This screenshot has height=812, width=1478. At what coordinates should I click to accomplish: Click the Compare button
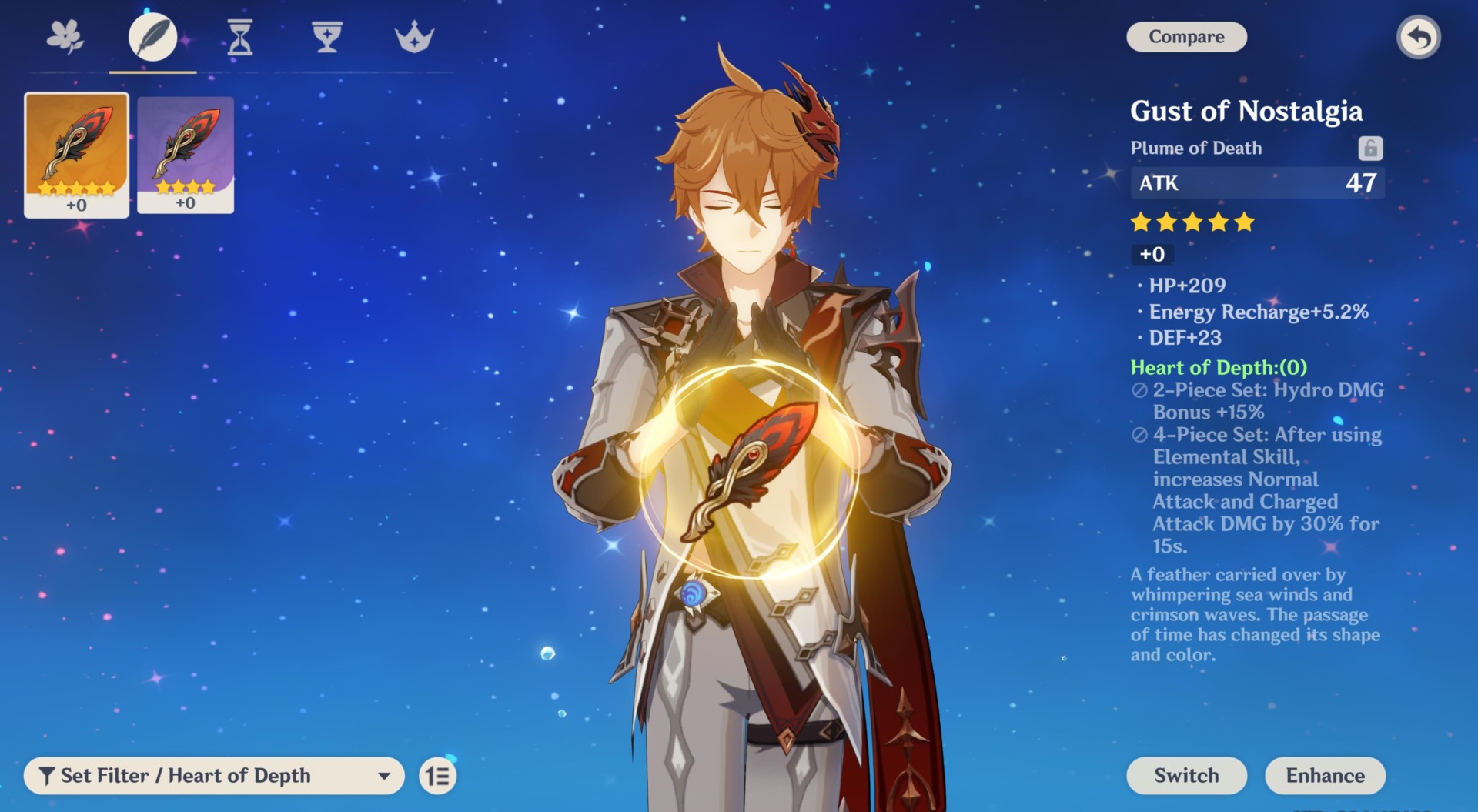tap(1185, 36)
